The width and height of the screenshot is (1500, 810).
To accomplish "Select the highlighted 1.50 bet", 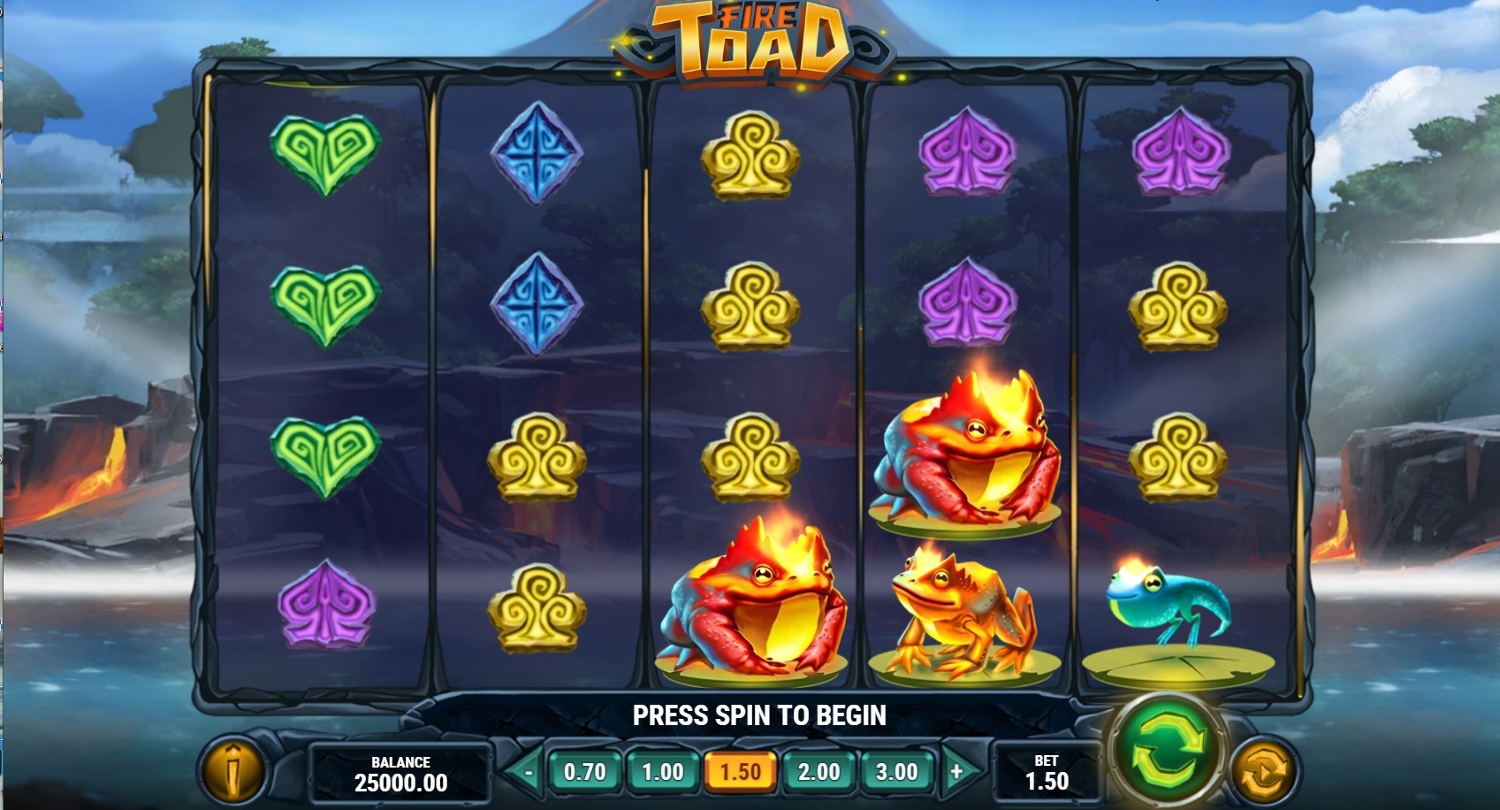I will click(740, 772).
